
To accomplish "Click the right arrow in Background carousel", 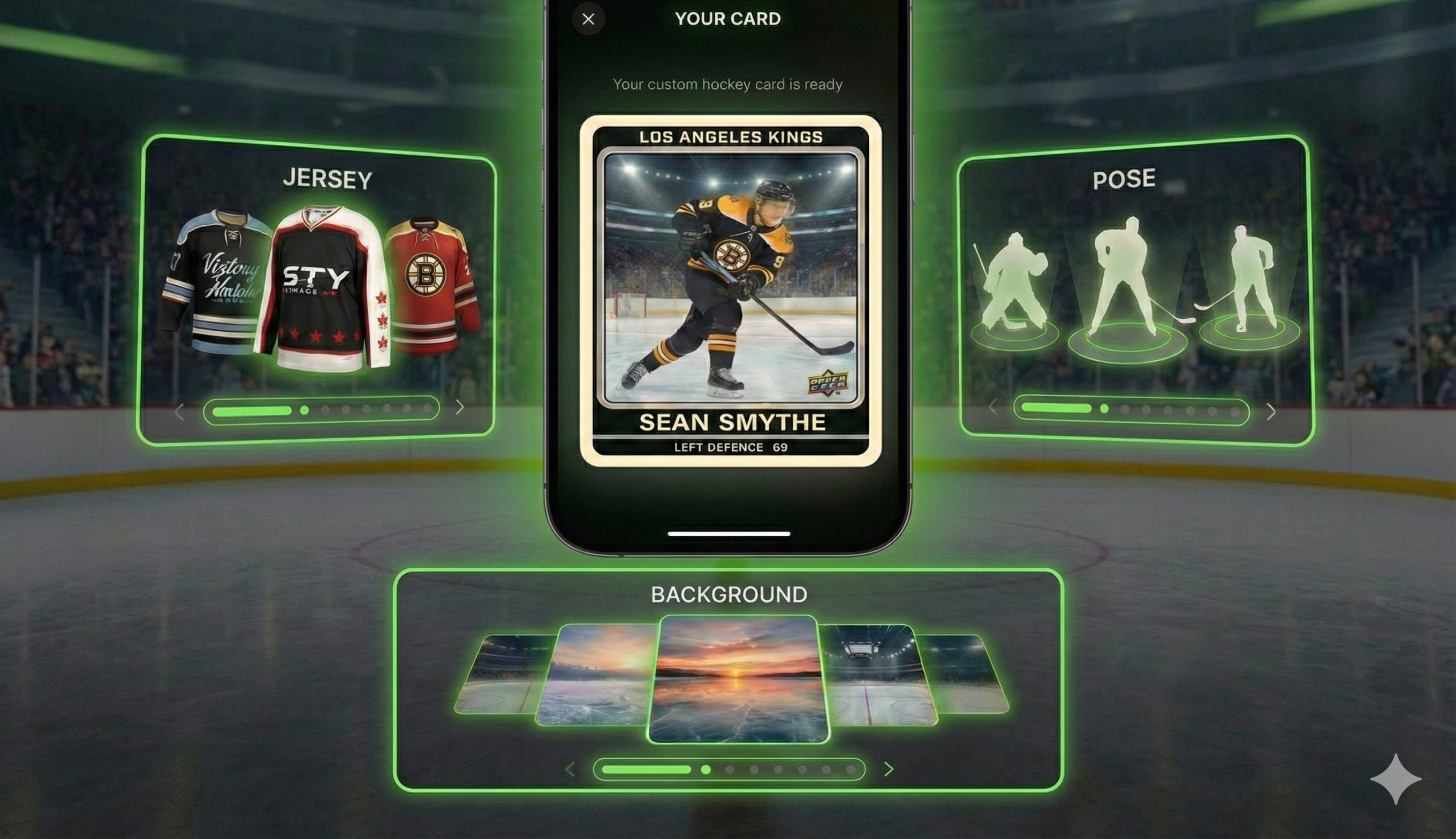I will (x=890, y=769).
